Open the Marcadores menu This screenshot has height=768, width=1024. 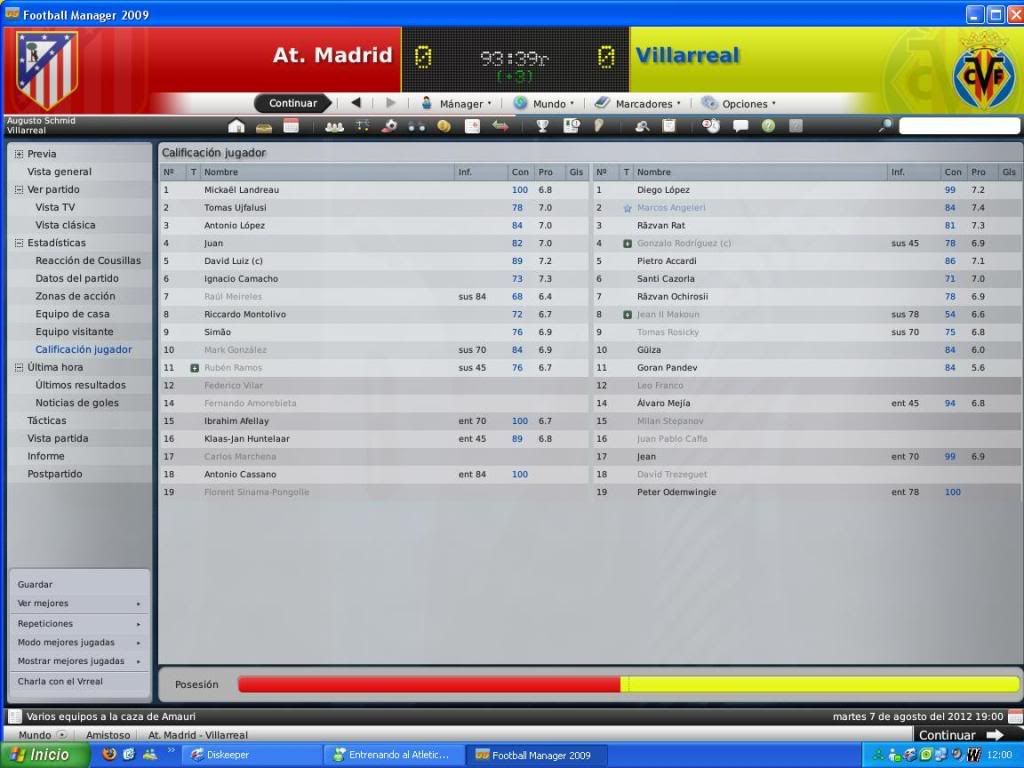[x=637, y=103]
